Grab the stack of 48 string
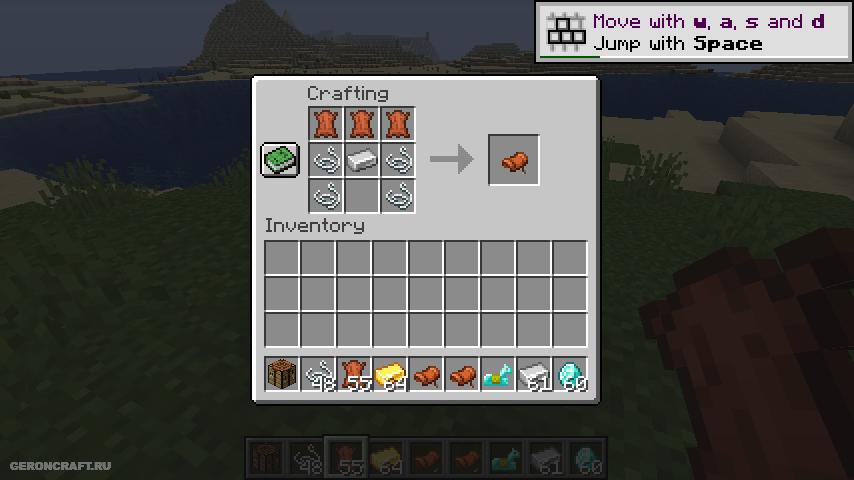The height and width of the screenshot is (480, 854). pyautogui.click(x=318, y=375)
